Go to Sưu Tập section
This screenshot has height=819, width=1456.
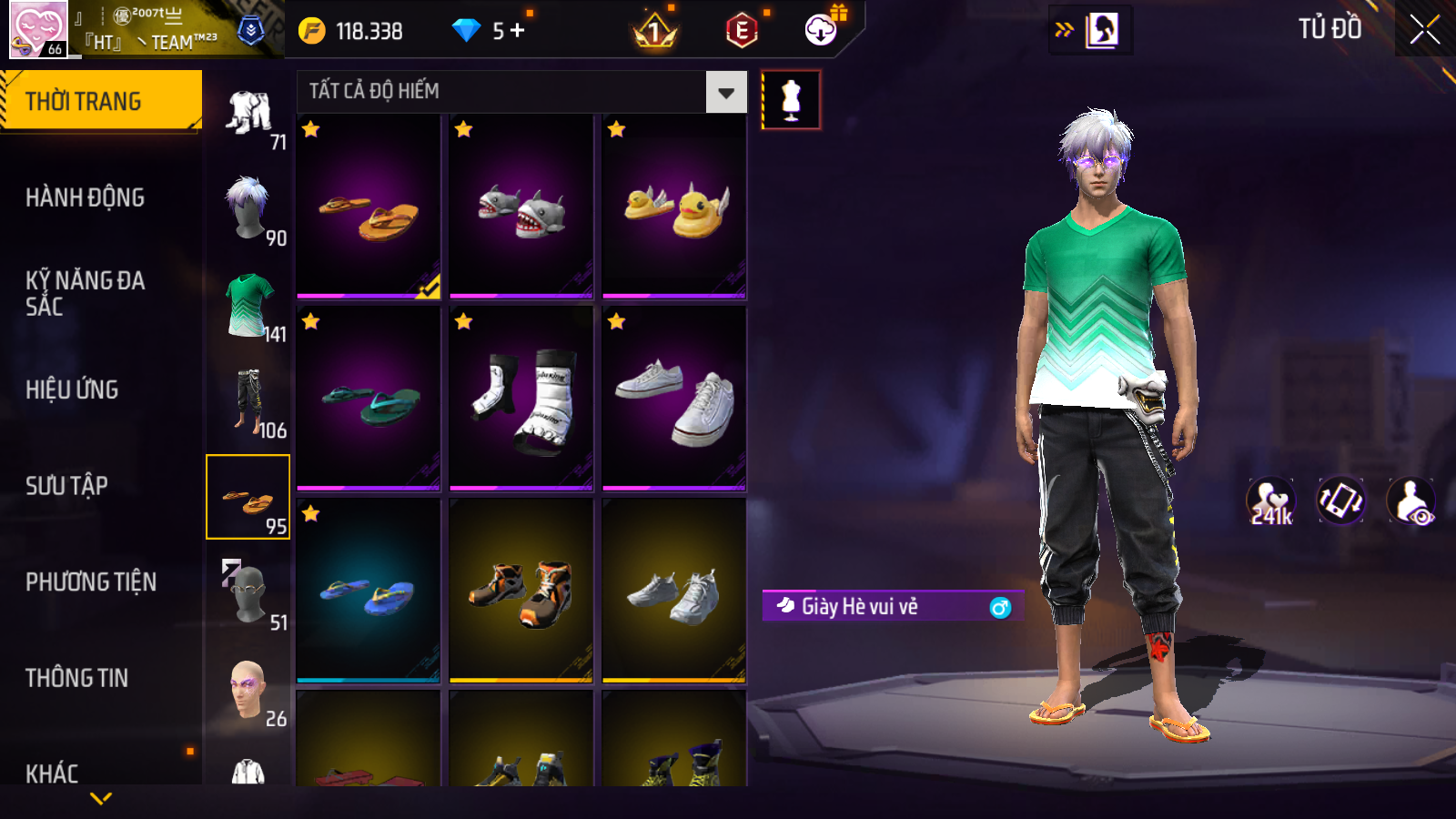click(x=66, y=486)
